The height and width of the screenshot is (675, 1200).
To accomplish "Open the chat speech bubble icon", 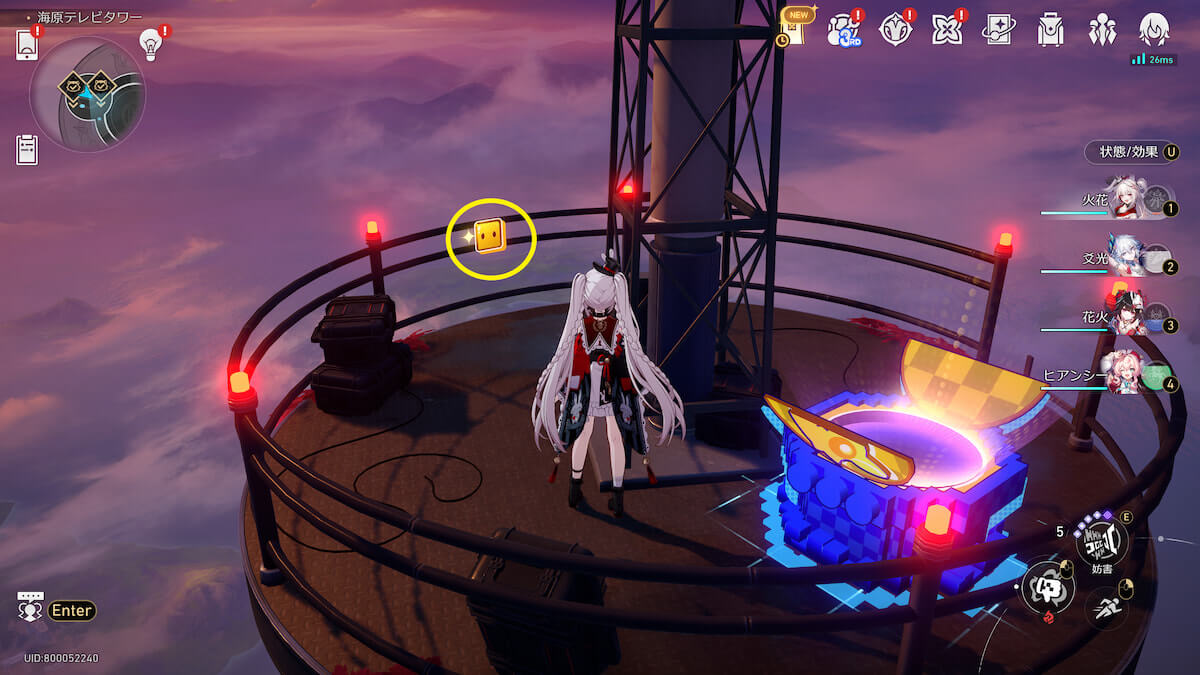I will [x=30, y=608].
